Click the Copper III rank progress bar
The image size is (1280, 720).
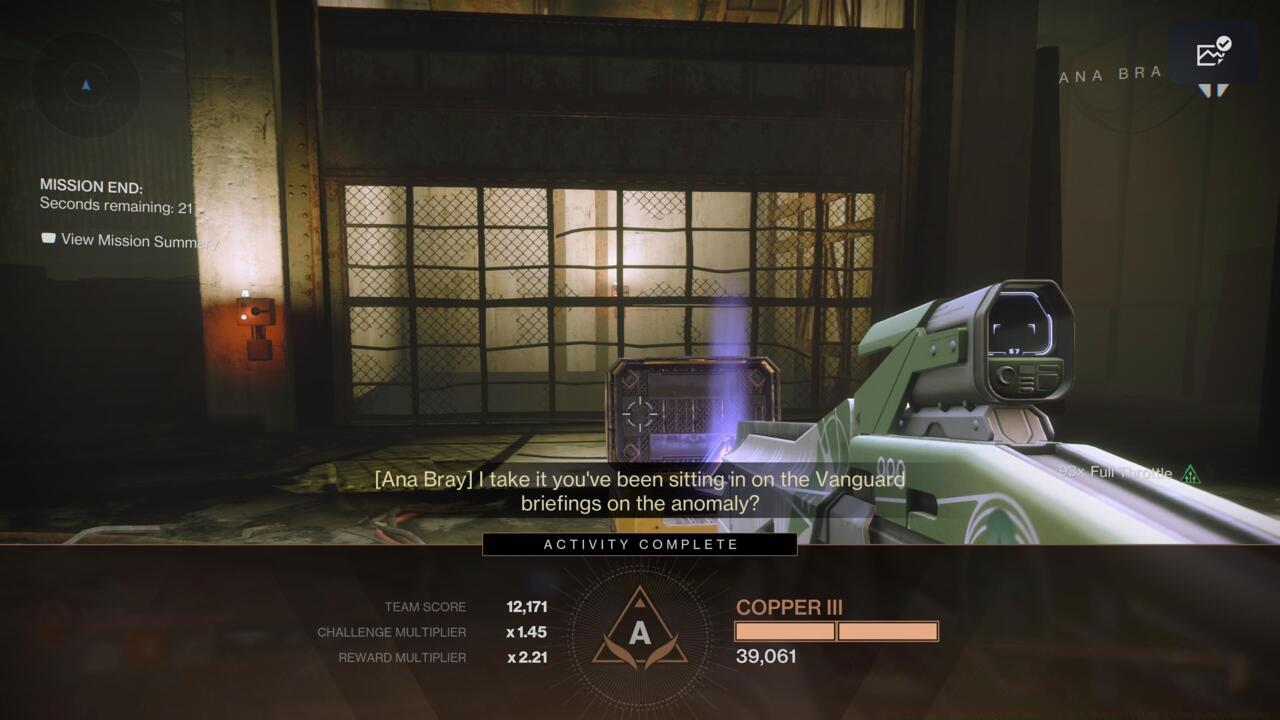pos(836,631)
